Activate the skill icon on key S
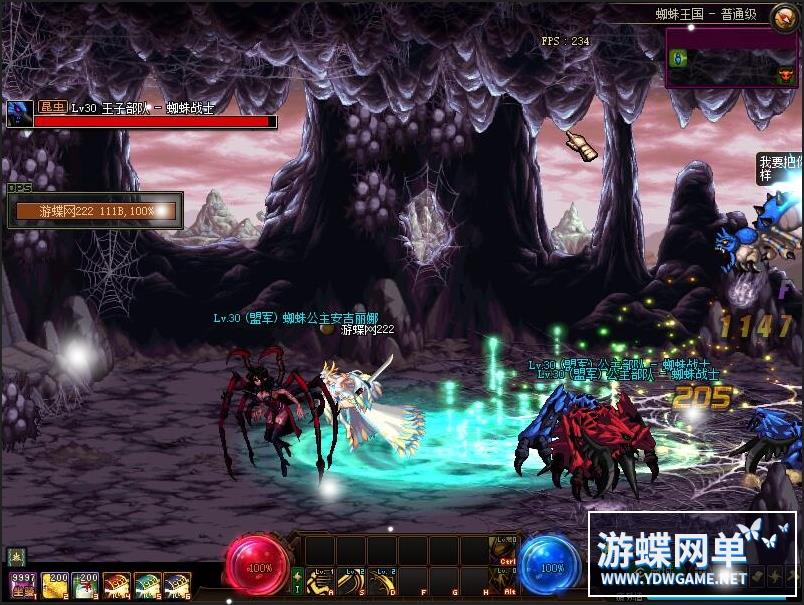804x605 pixels. [x=351, y=581]
